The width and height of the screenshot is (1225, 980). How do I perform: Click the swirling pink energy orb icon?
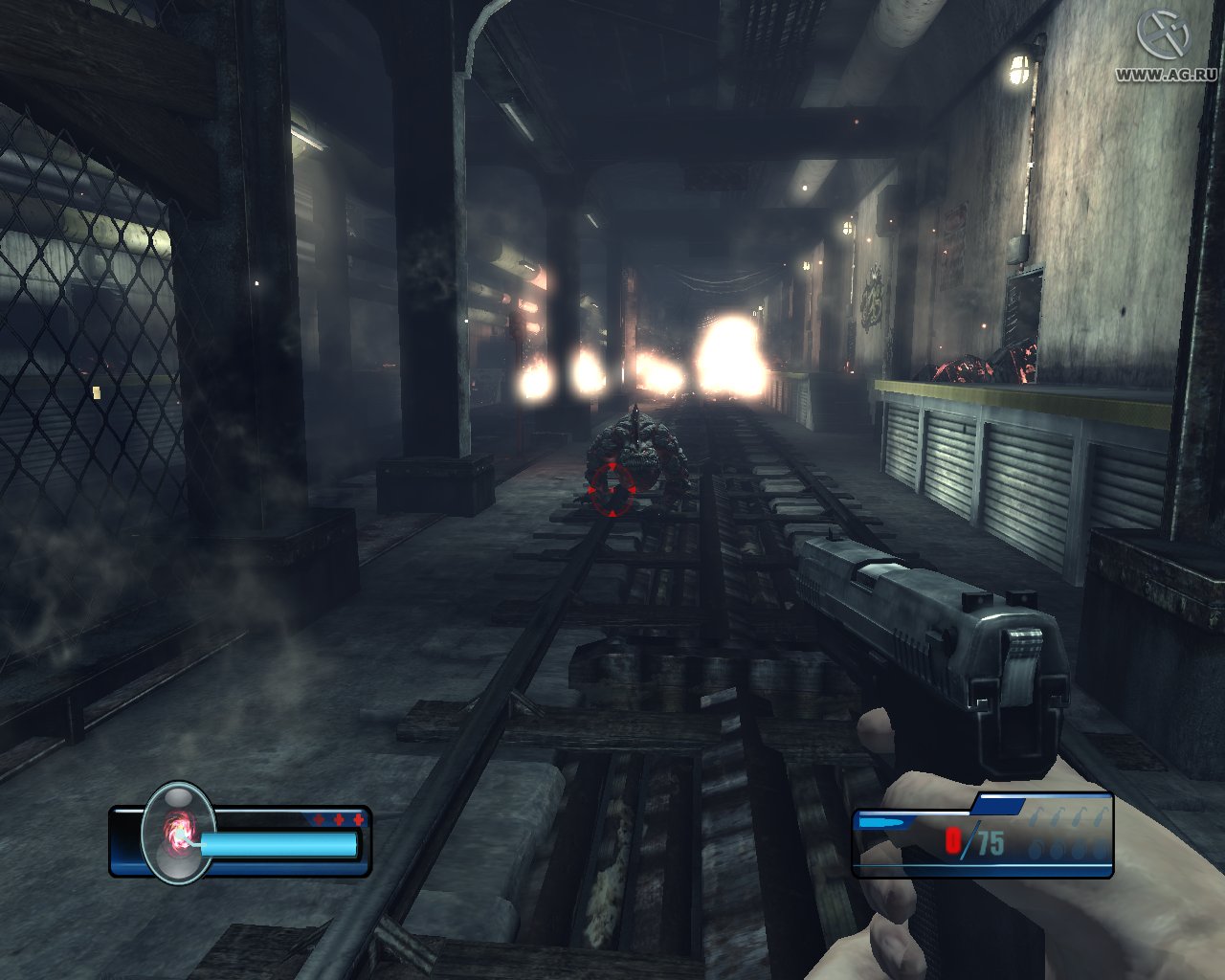[x=178, y=832]
